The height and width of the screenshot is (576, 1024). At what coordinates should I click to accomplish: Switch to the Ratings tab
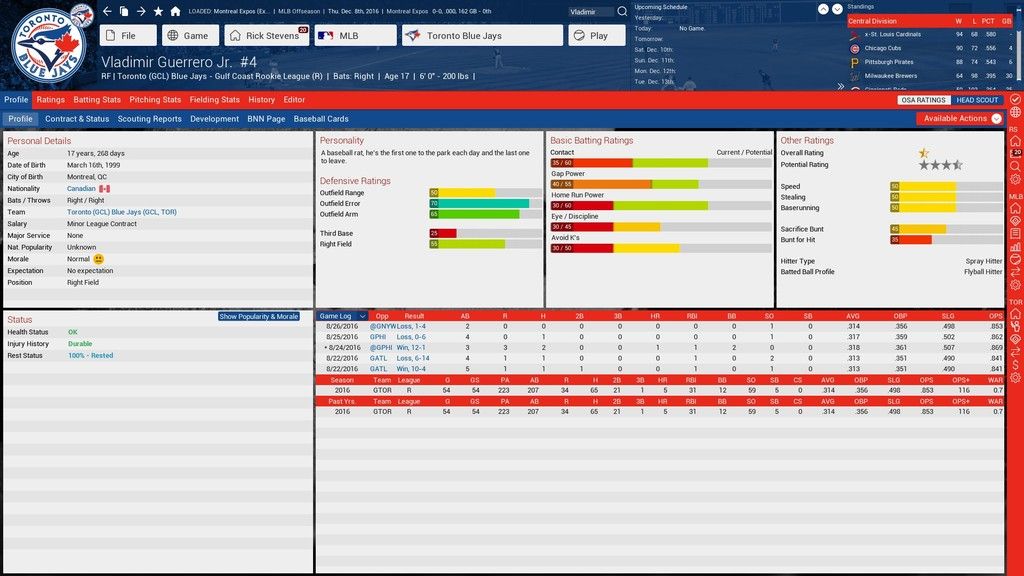click(50, 100)
